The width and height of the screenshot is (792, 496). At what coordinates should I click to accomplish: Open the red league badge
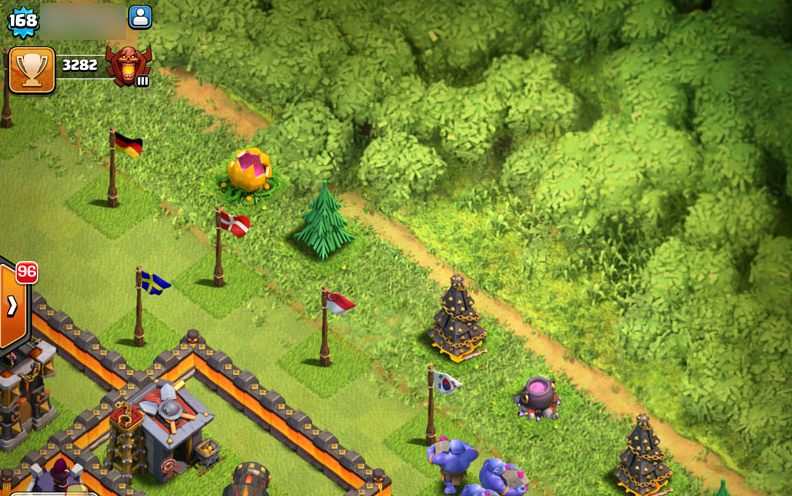click(x=128, y=66)
